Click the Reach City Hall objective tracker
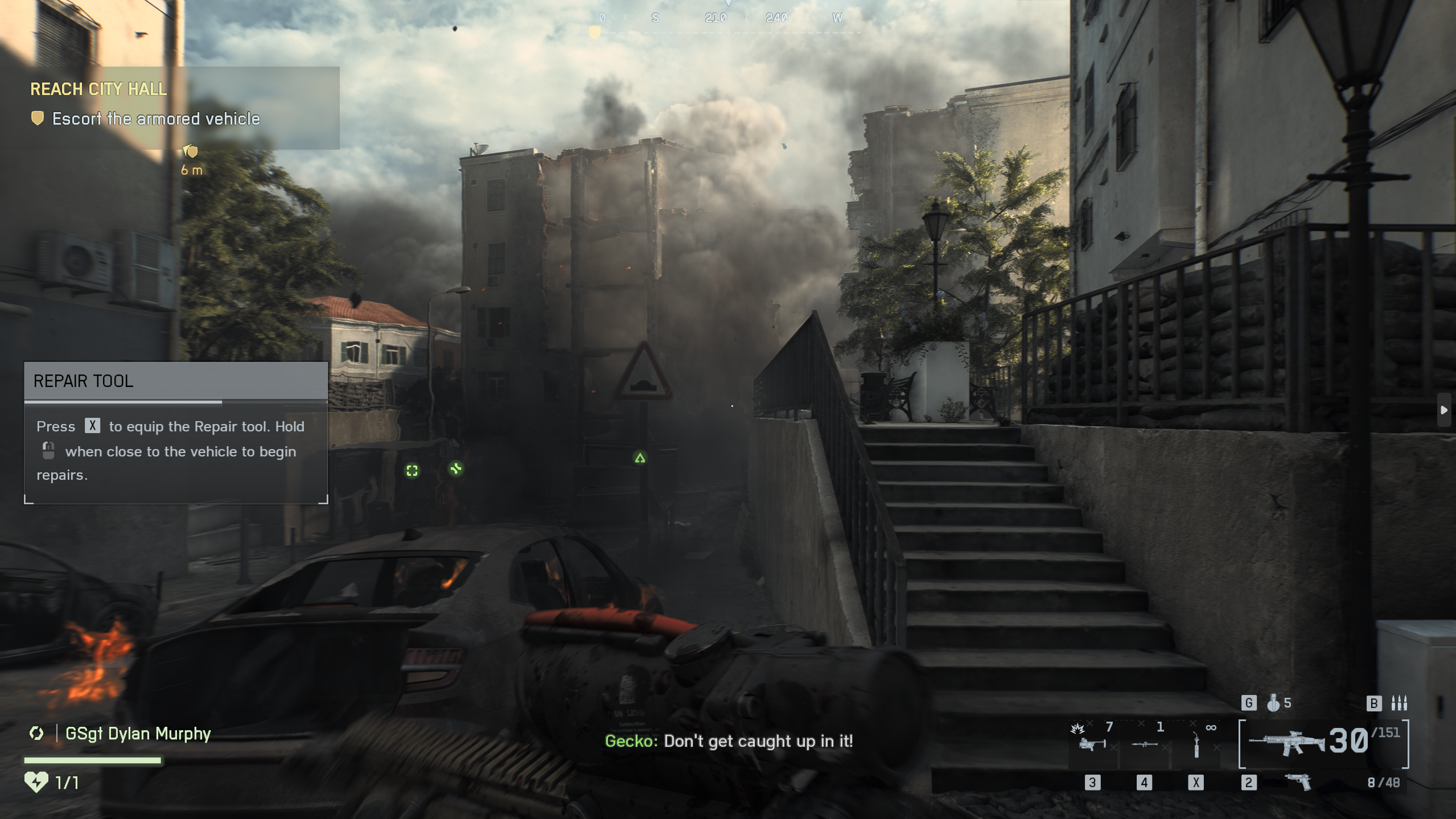 (x=98, y=89)
